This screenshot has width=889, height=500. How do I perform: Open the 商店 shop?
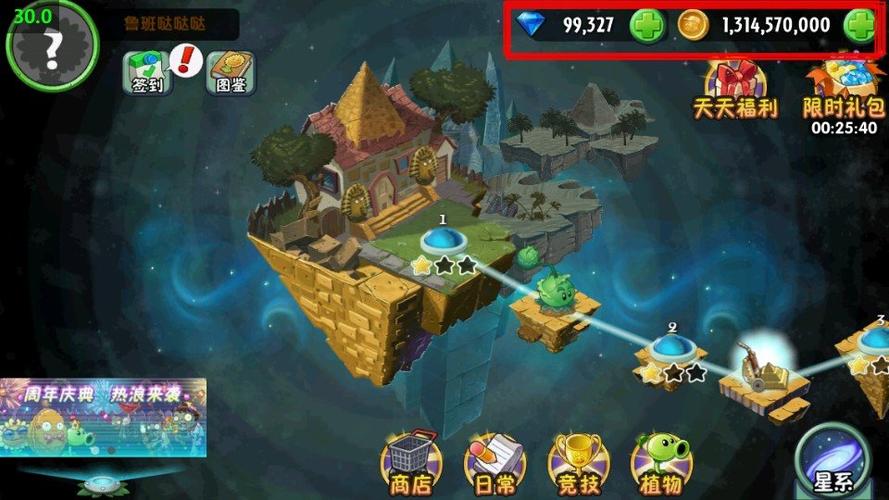(411, 462)
